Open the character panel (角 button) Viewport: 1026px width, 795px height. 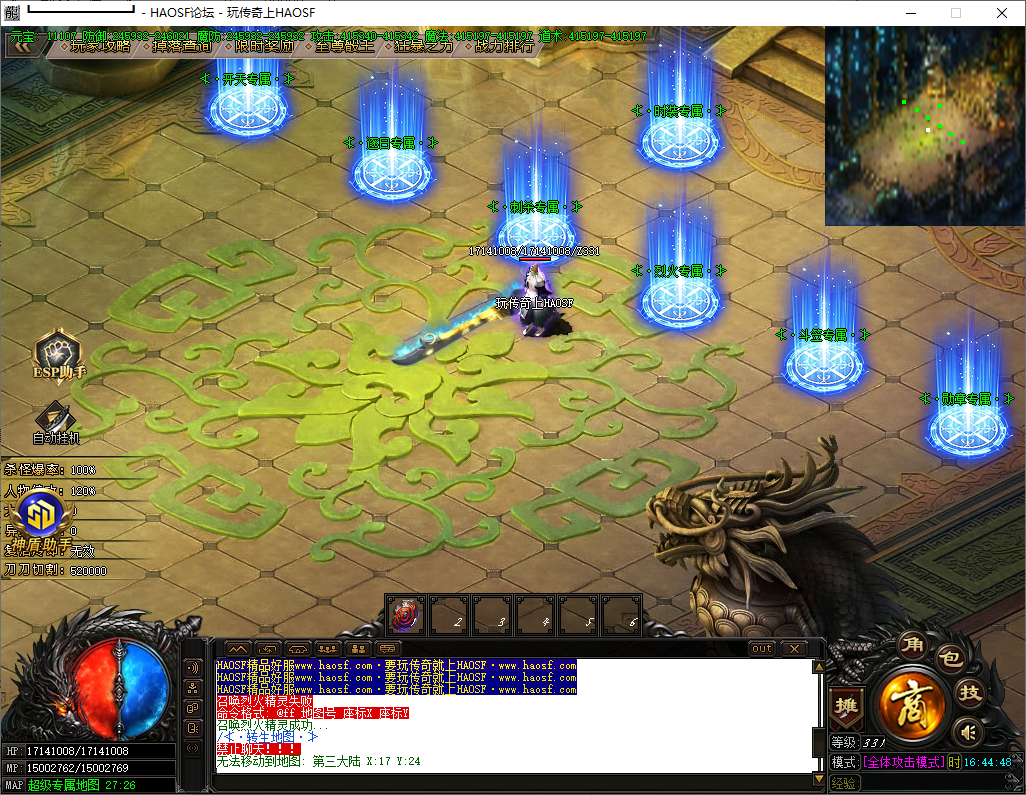(x=911, y=643)
